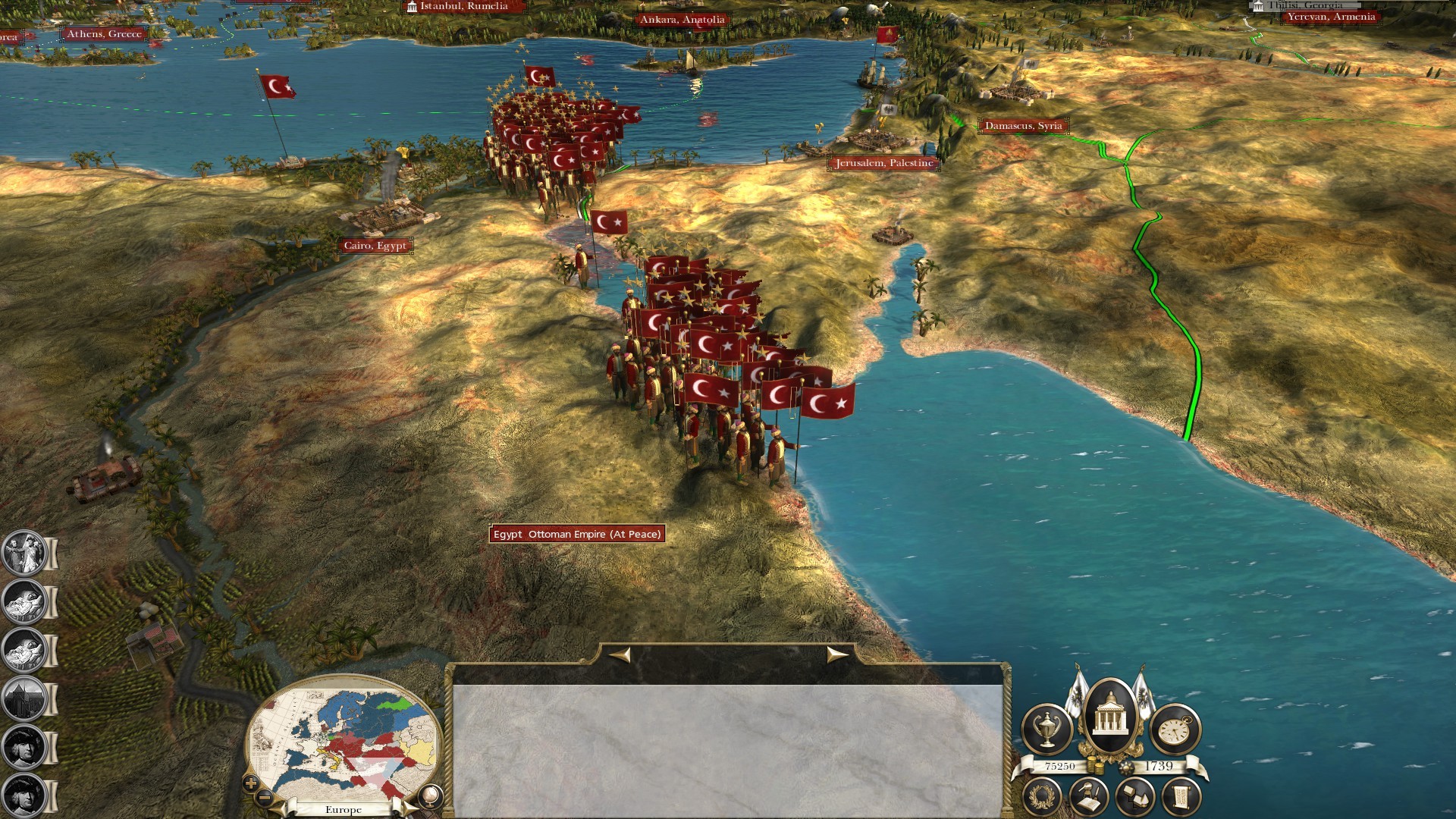The width and height of the screenshot is (1456, 819).
Task: Zoom out the minimap with minus button
Action: click(265, 797)
